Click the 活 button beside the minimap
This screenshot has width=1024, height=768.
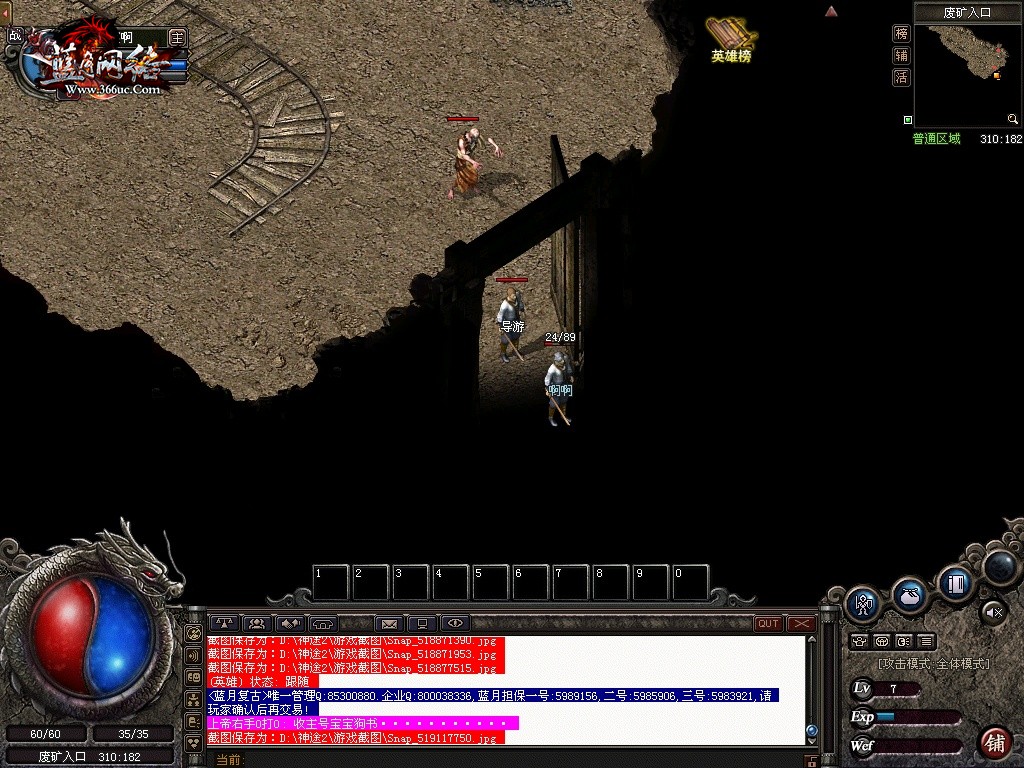[x=901, y=77]
